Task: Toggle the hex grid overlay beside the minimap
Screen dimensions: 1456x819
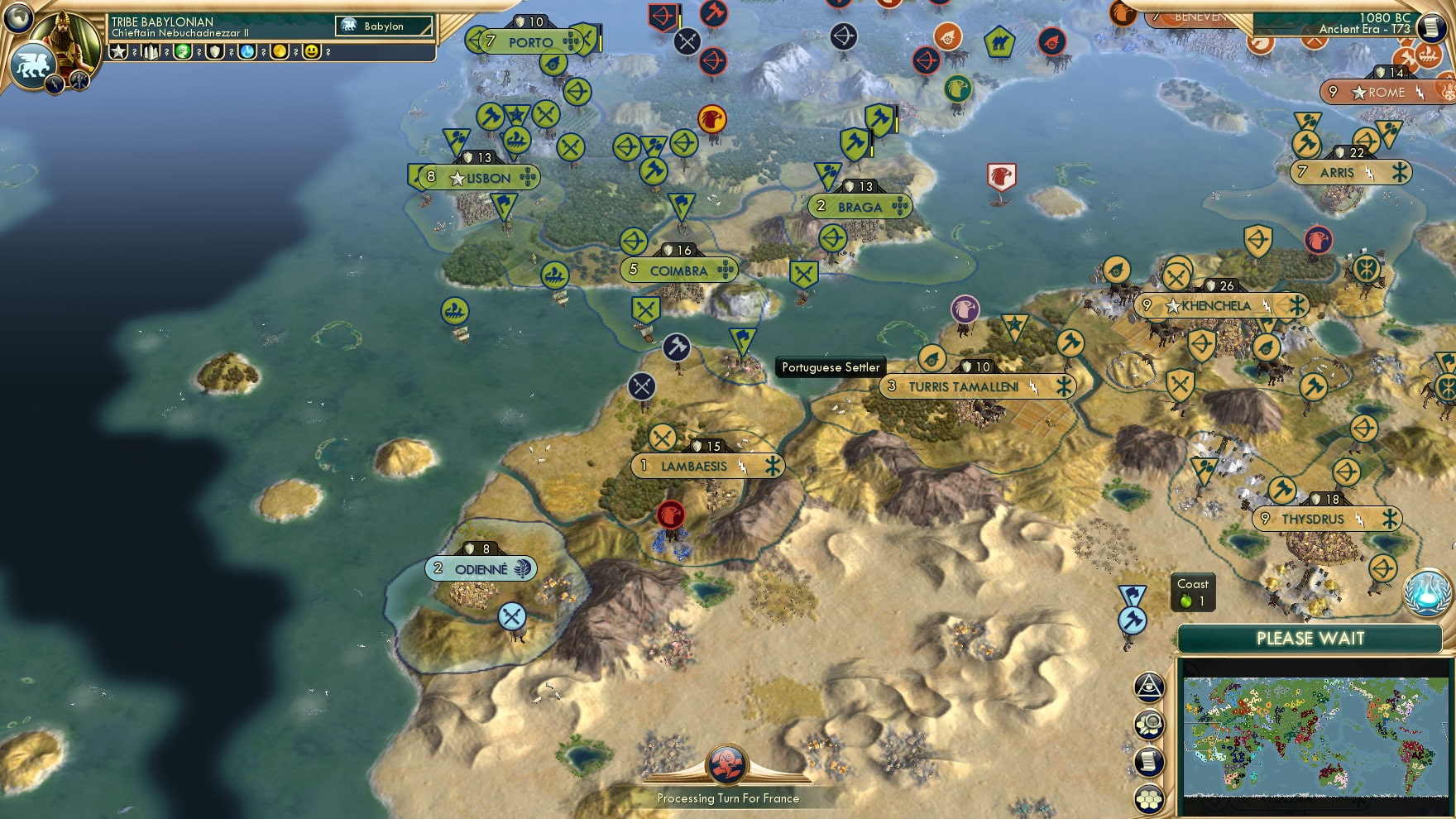Action: click(1148, 795)
